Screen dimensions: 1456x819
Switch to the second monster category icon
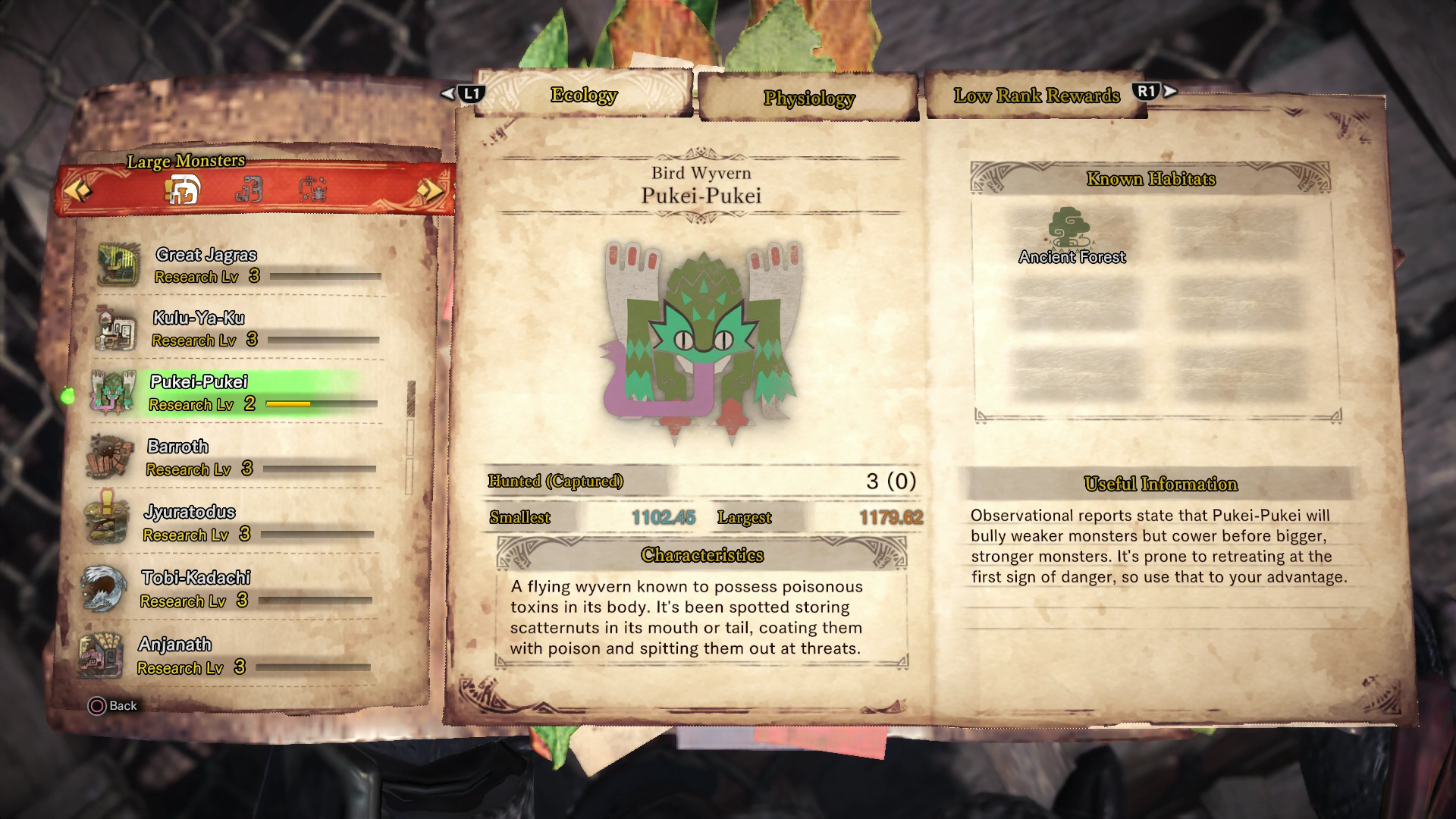[249, 190]
